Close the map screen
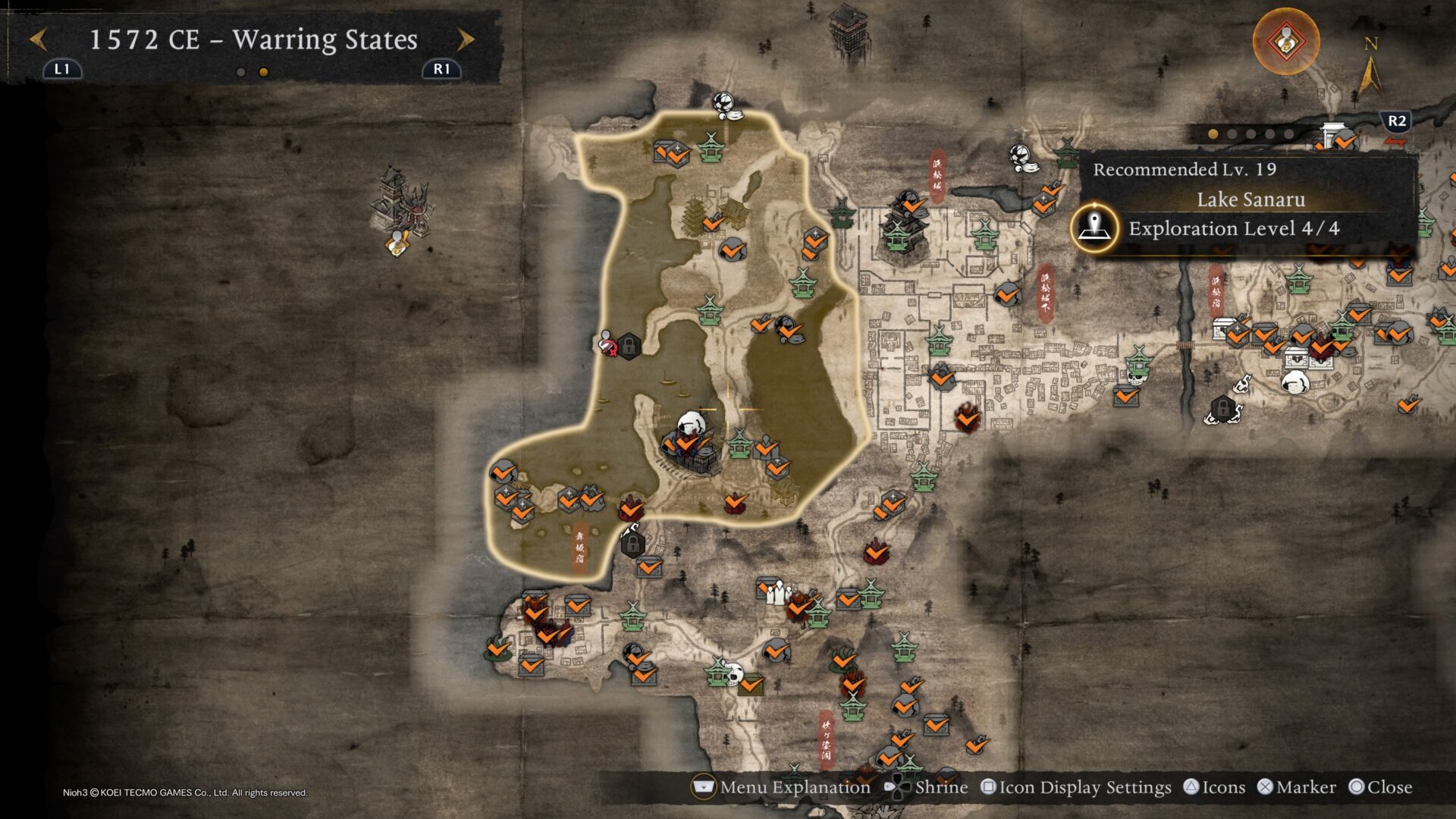The image size is (1456, 819). [x=1380, y=787]
